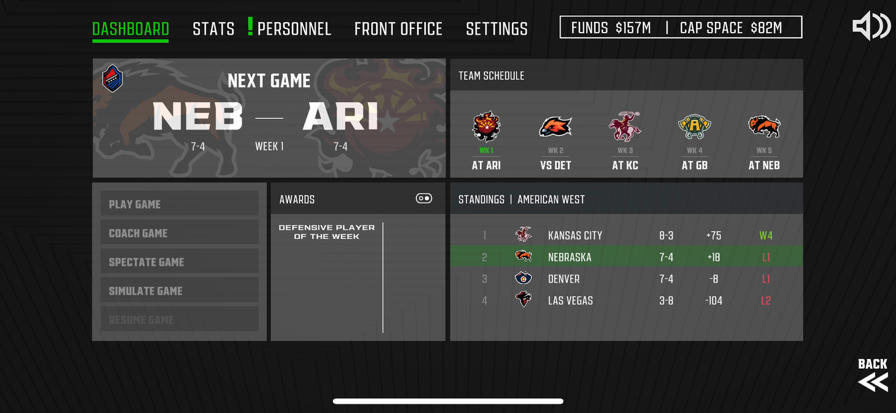Open the Settings tab
Screen dimensions: 896x413
(x=496, y=29)
